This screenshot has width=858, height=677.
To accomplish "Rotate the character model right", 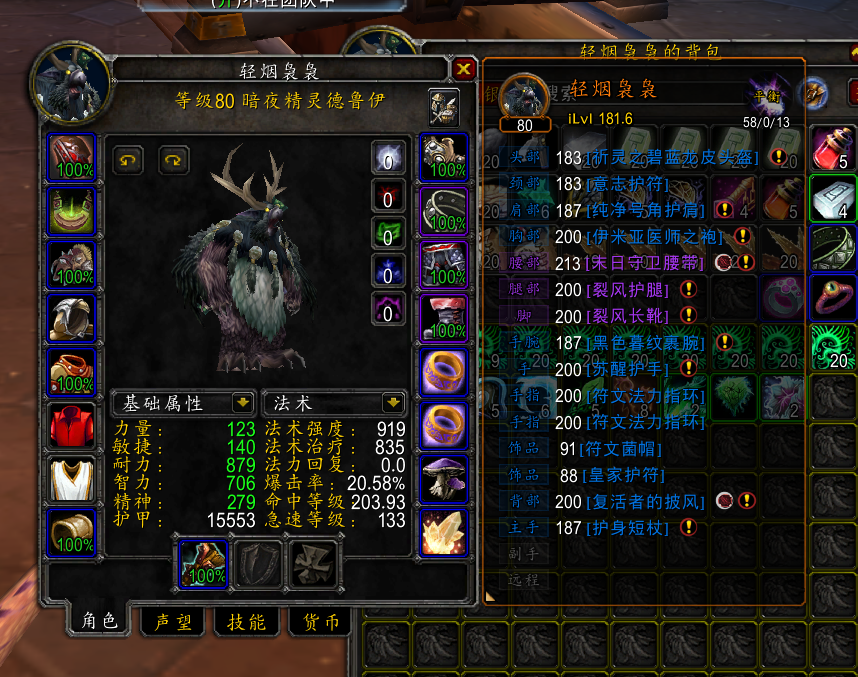I will click(x=173, y=158).
